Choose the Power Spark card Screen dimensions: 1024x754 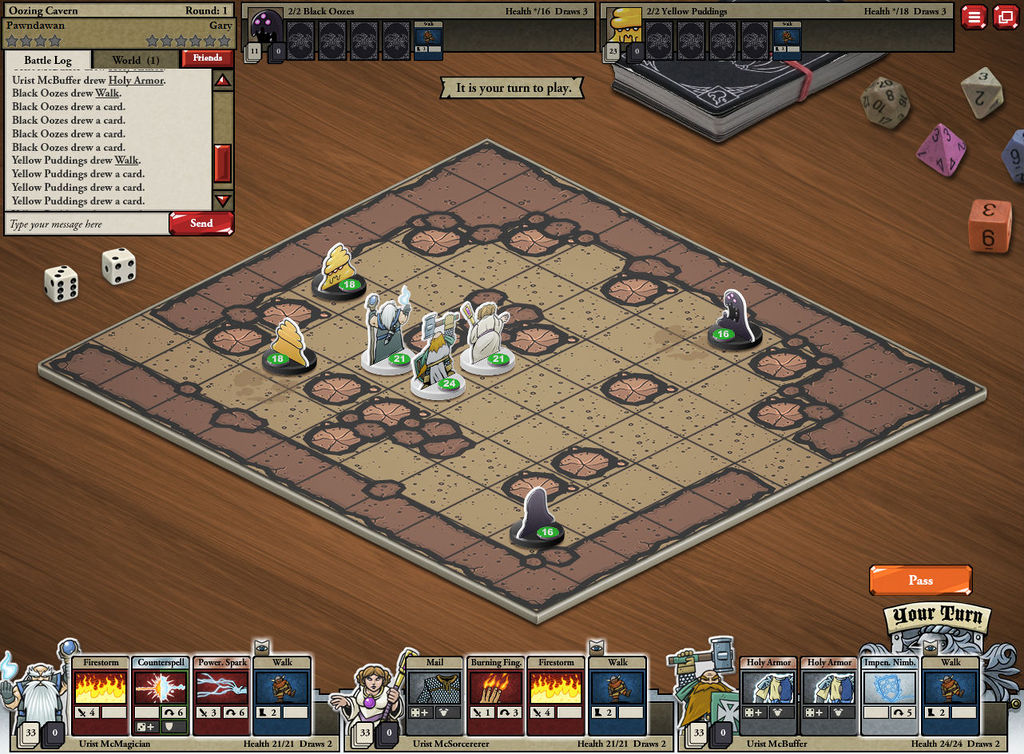(221, 690)
